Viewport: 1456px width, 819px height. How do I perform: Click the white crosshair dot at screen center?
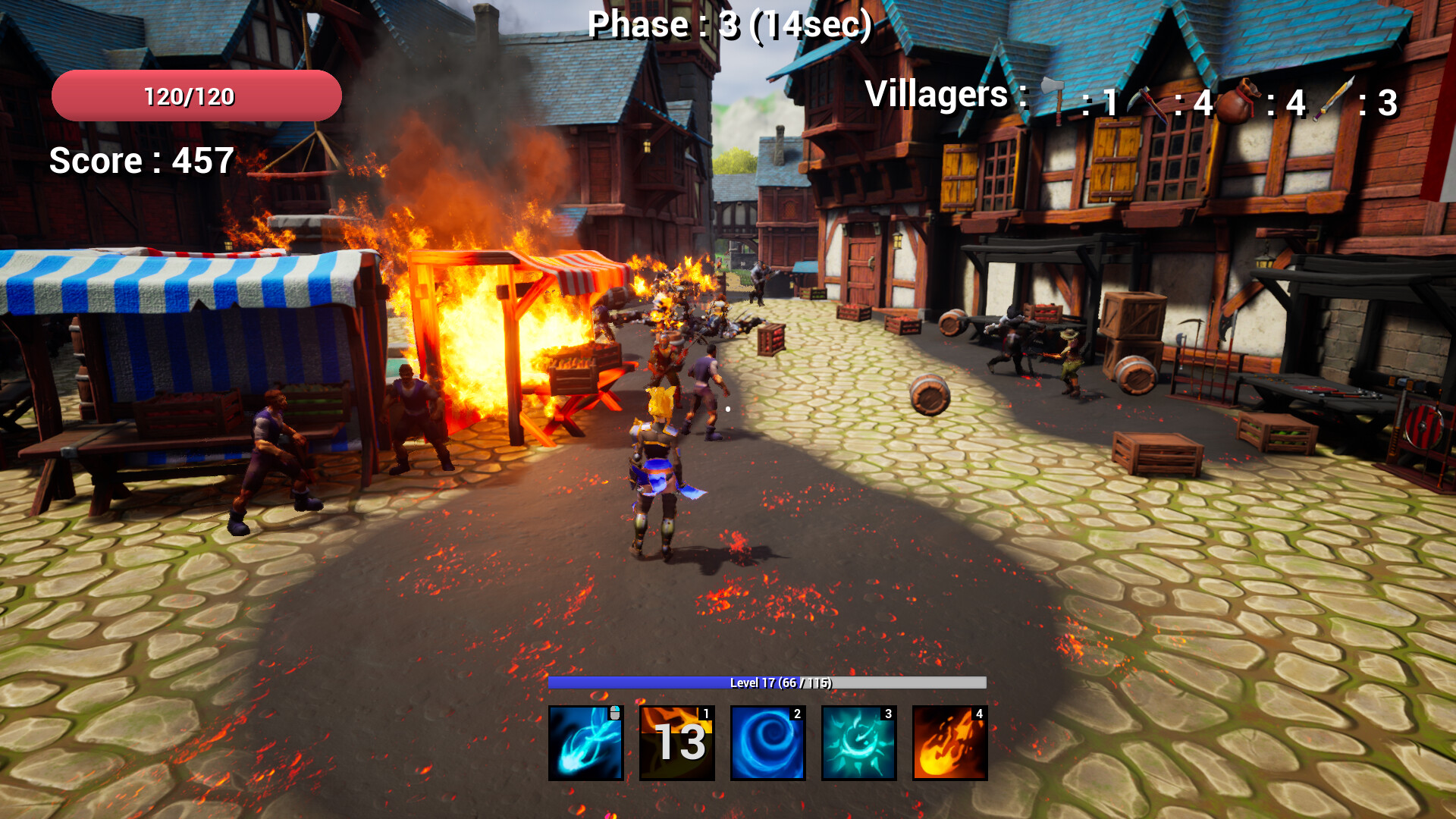coord(726,407)
